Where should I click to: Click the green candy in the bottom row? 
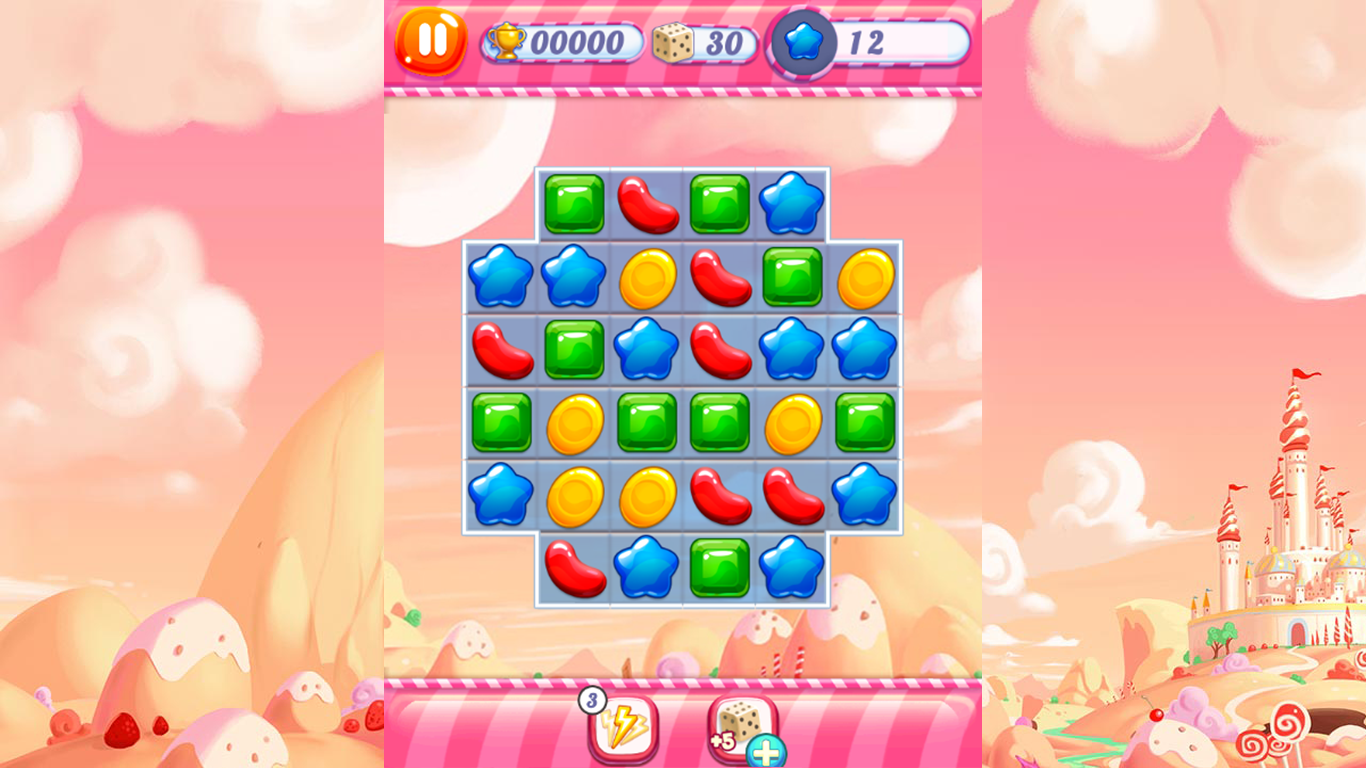pos(720,570)
